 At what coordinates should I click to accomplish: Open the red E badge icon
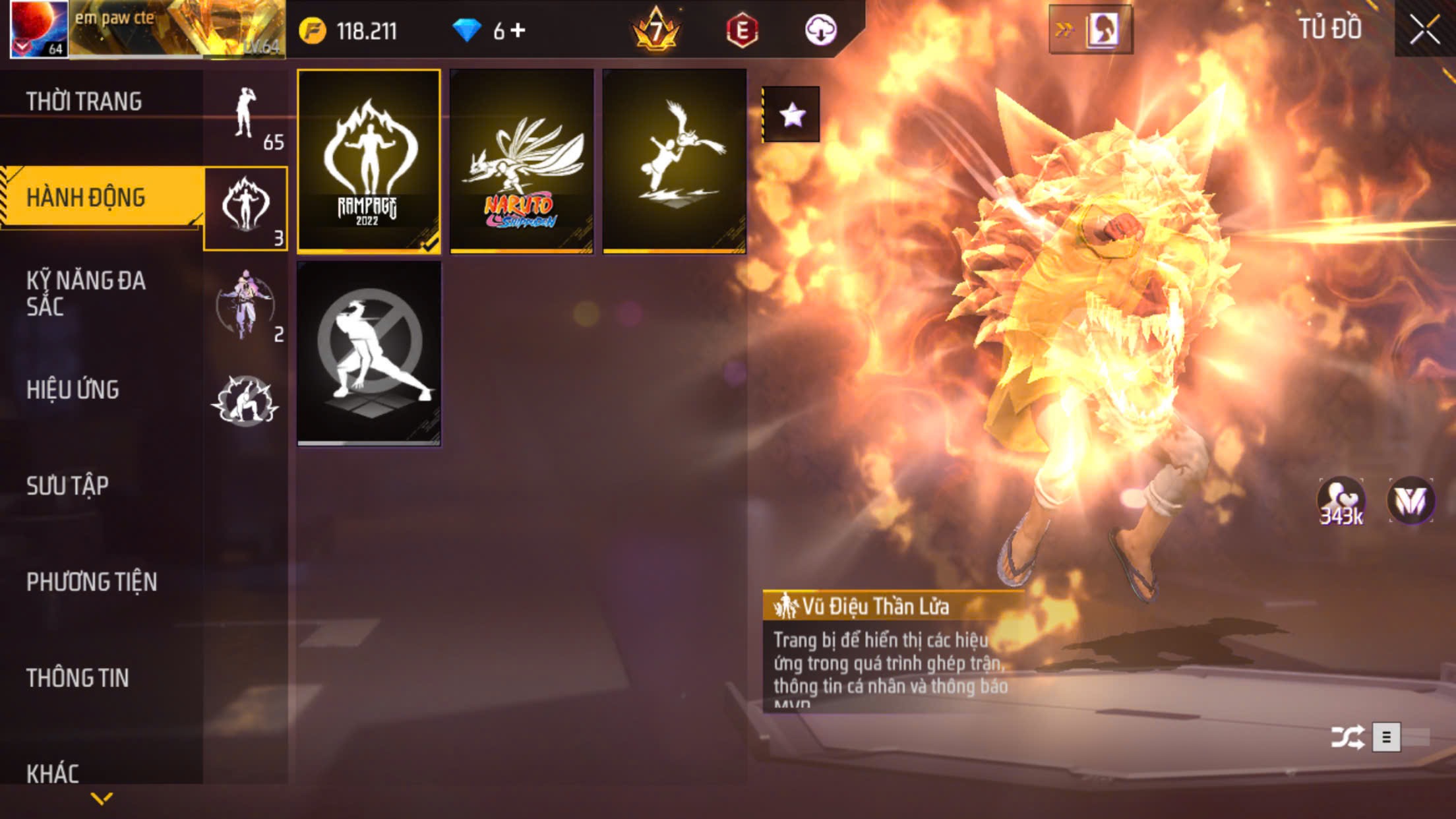coord(742,30)
